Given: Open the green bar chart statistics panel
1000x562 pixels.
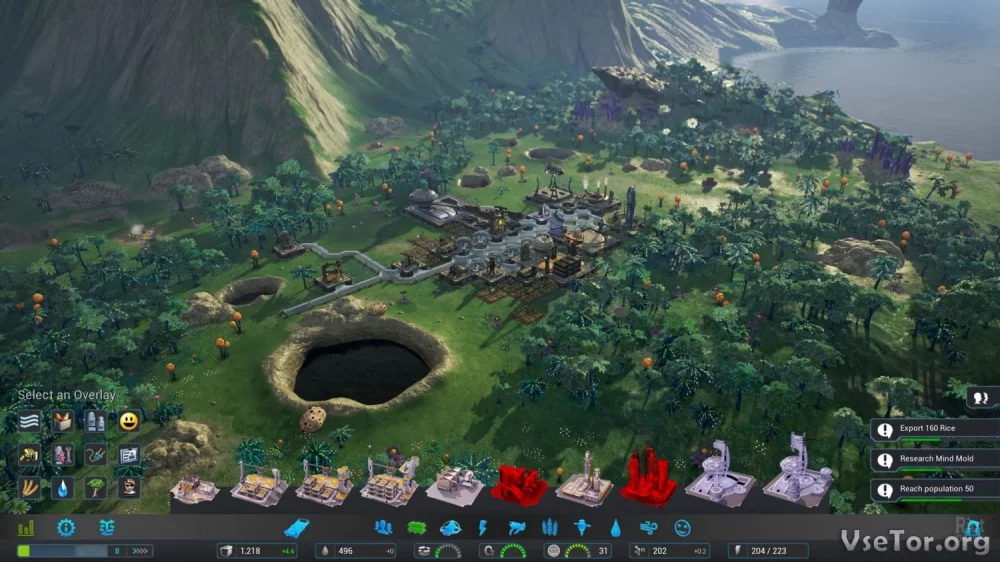Looking at the screenshot, I should (26, 528).
